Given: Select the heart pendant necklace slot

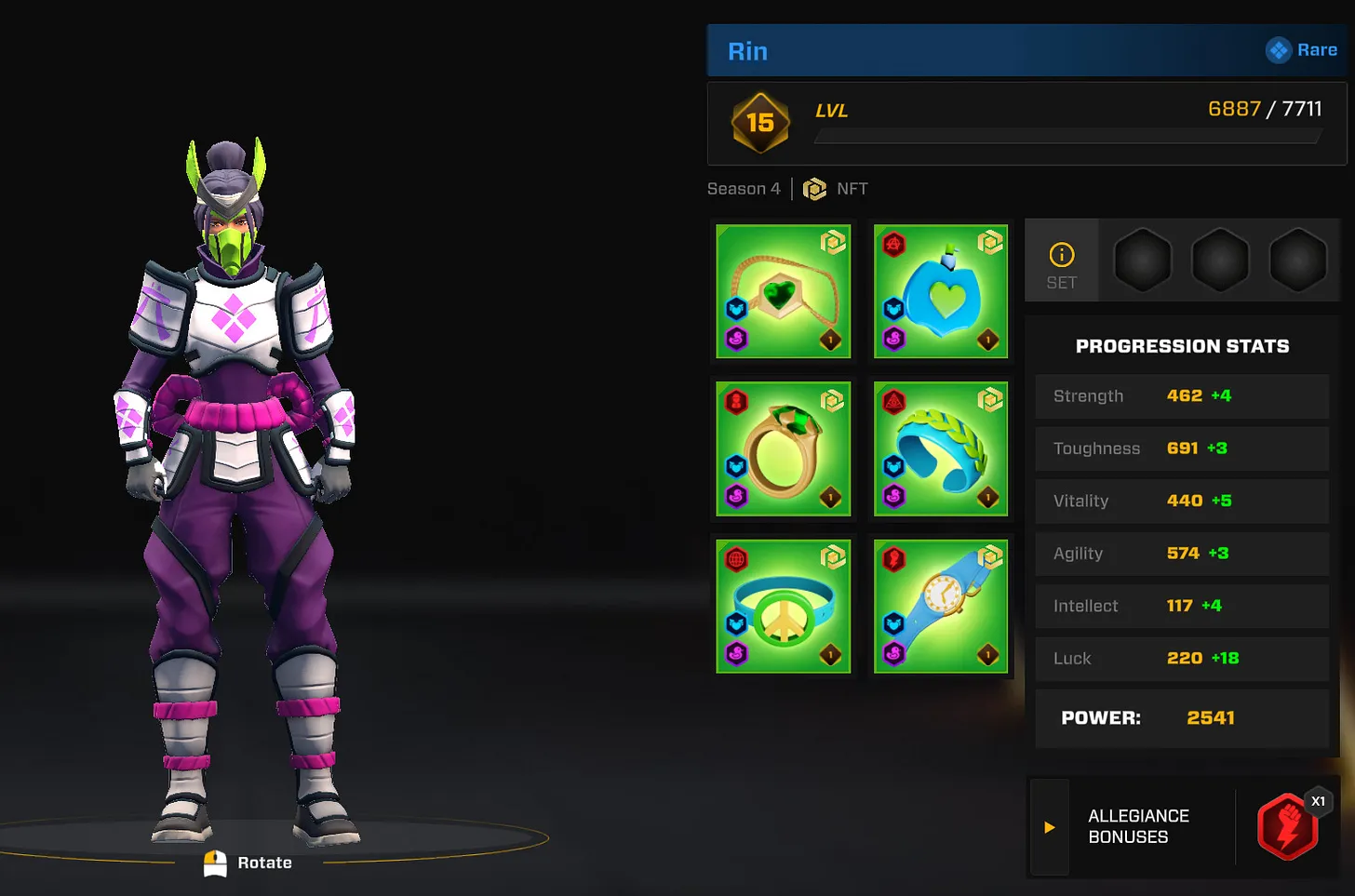Looking at the screenshot, I should (x=783, y=291).
